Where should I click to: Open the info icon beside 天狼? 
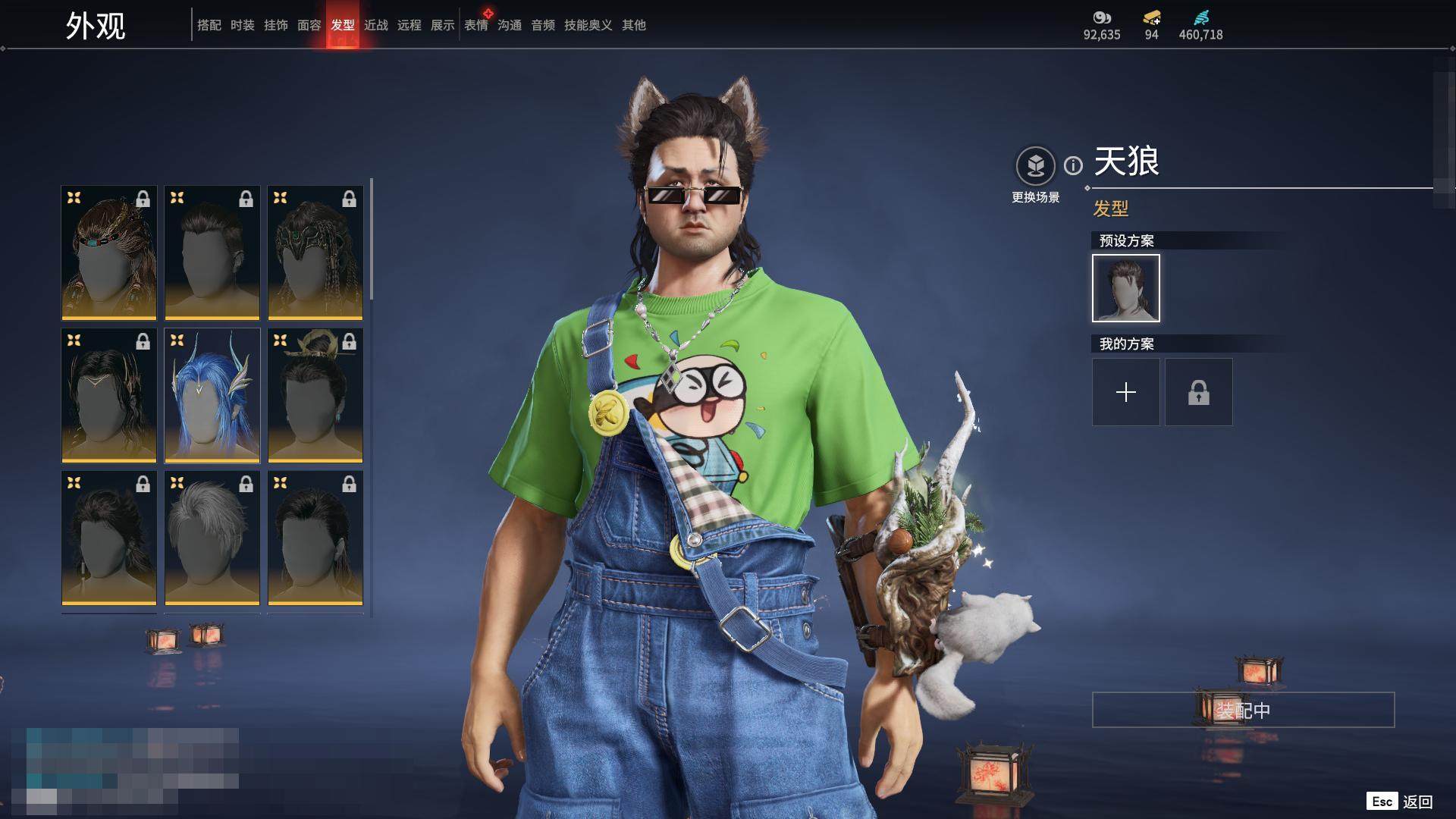click(1073, 165)
